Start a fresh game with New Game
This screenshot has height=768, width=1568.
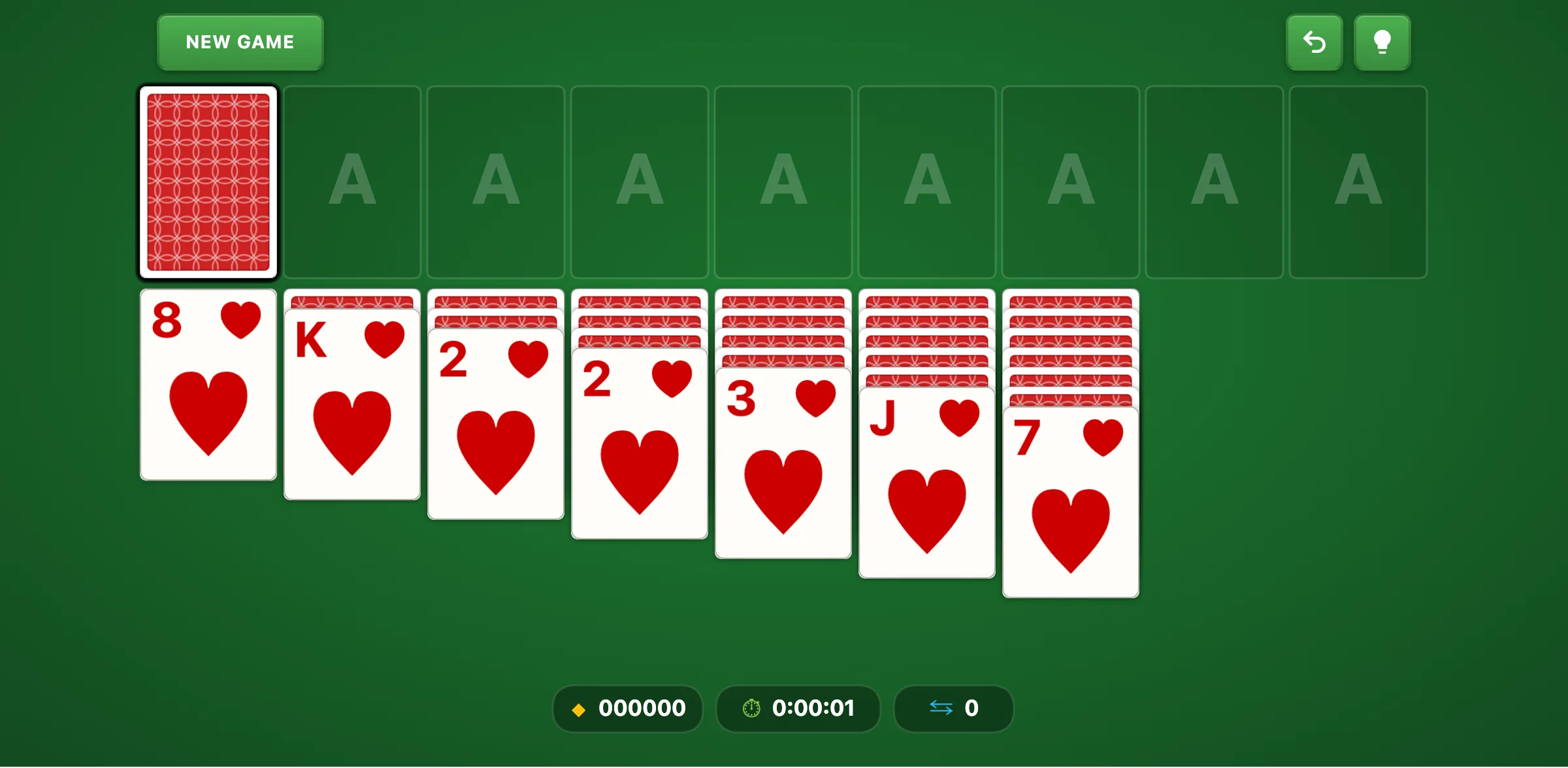tap(239, 42)
